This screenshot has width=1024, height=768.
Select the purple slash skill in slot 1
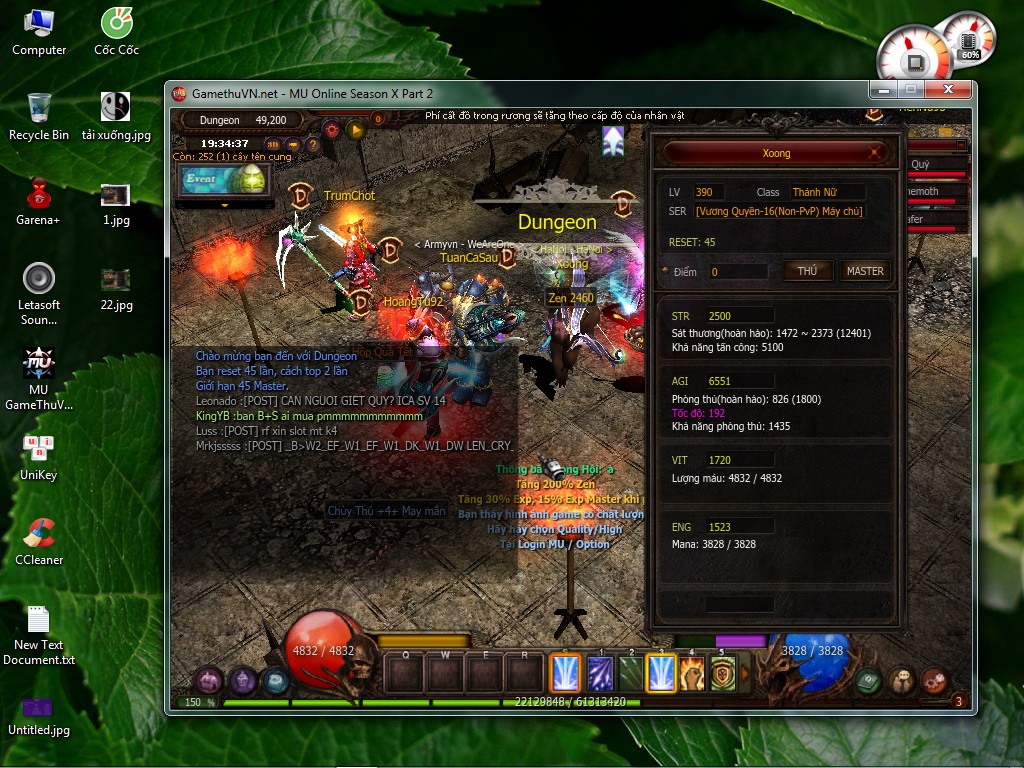[600, 674]
